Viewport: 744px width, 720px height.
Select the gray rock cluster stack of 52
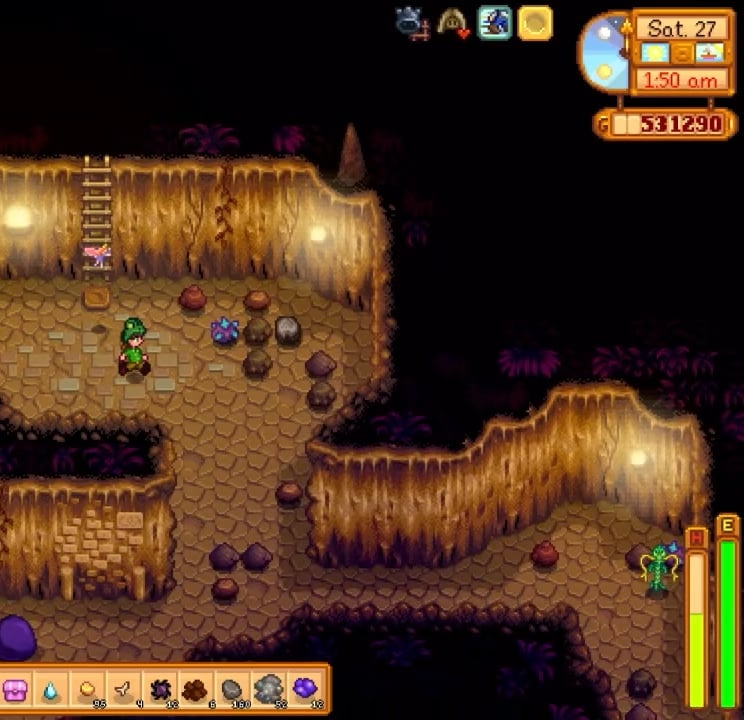268,689
